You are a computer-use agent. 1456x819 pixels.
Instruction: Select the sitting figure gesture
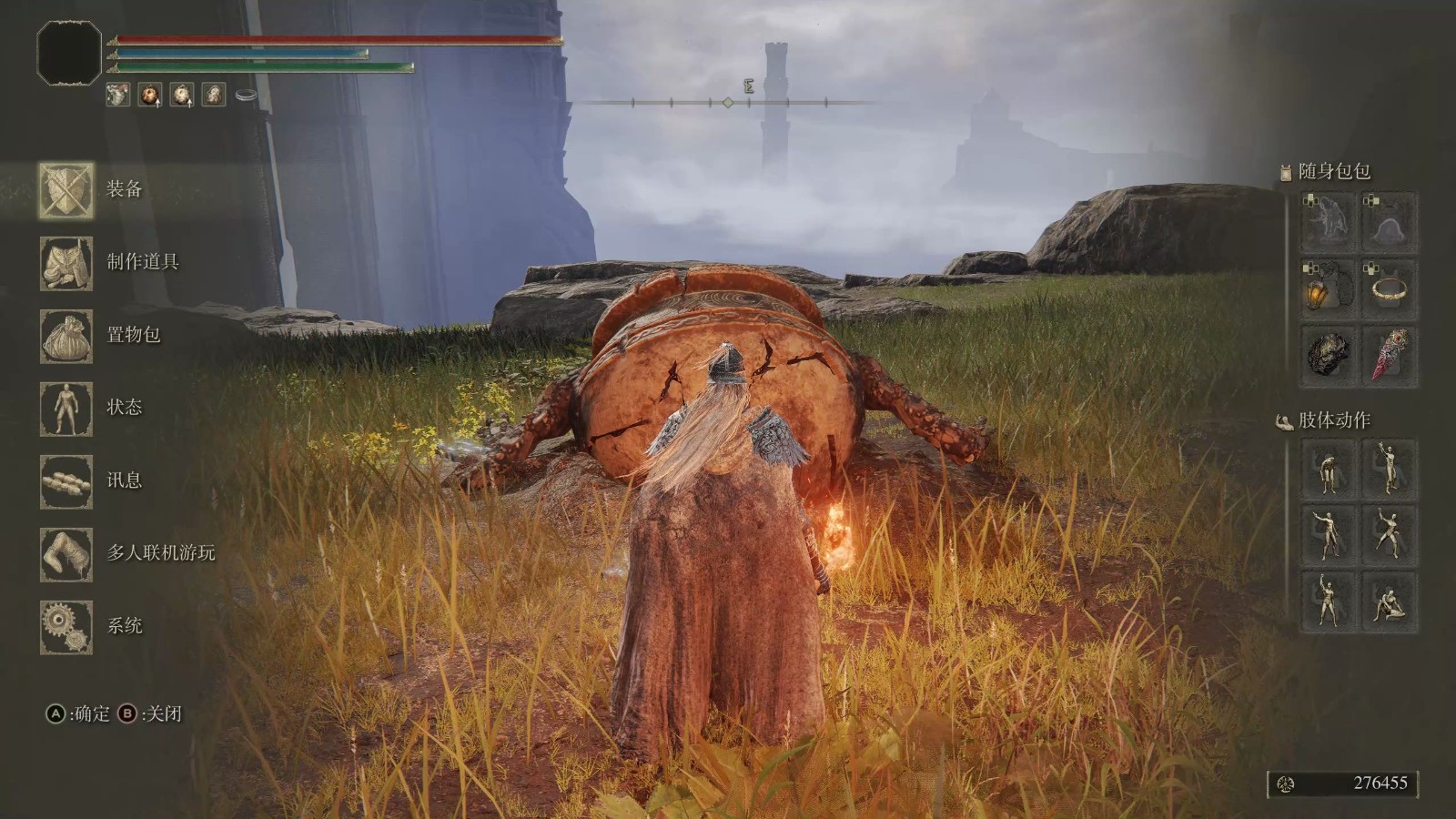(x=1390, y=601)
